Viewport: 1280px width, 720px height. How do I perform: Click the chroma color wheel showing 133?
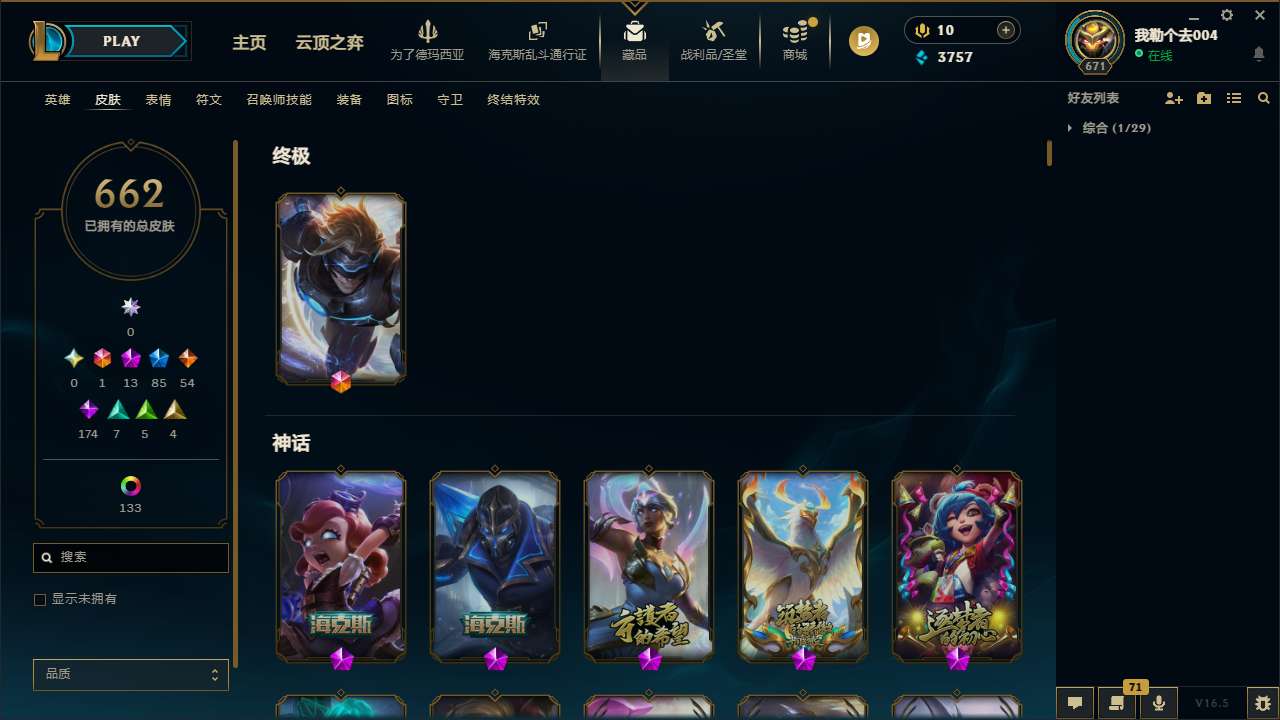(x=130, y=487)
